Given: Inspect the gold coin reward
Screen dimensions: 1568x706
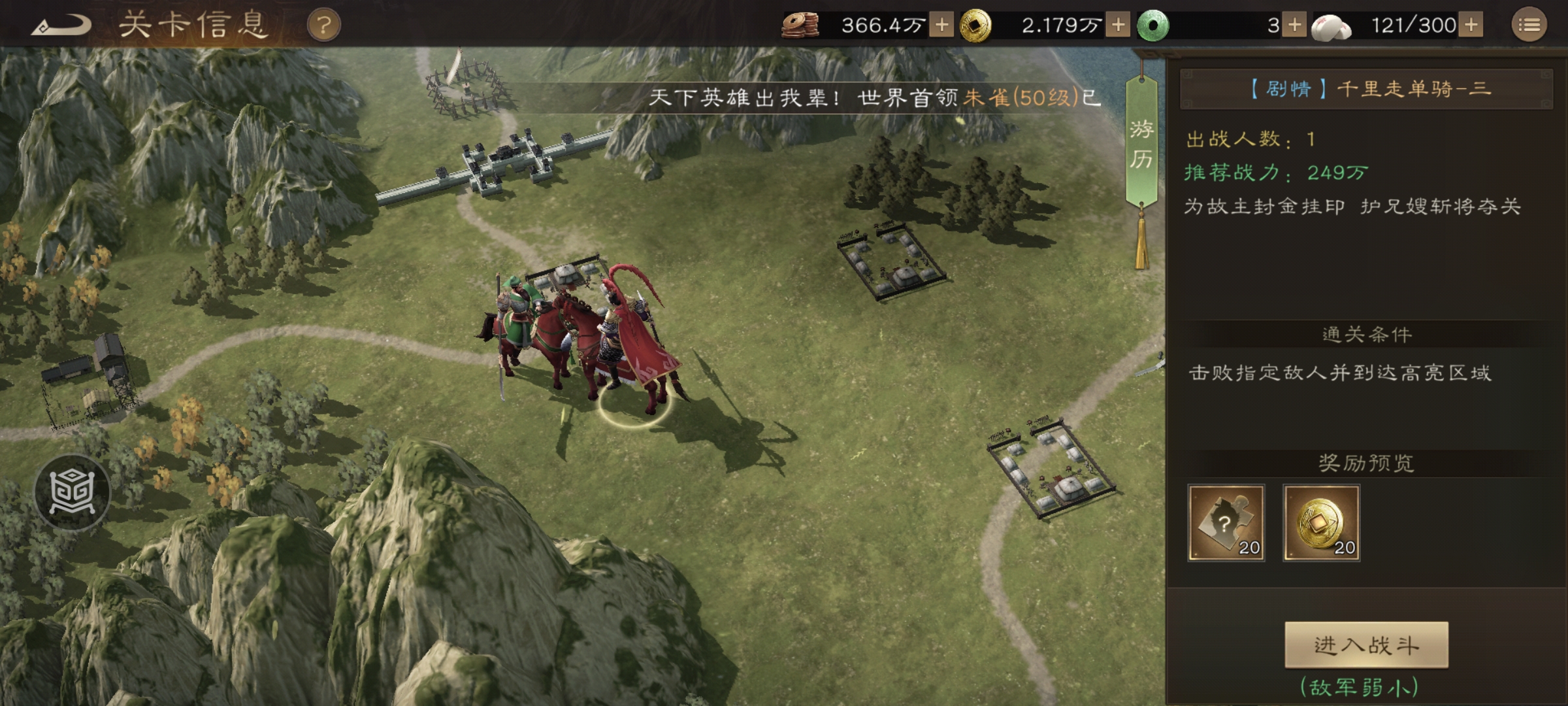Looking at the screenshot, I should pos(1321,522).
